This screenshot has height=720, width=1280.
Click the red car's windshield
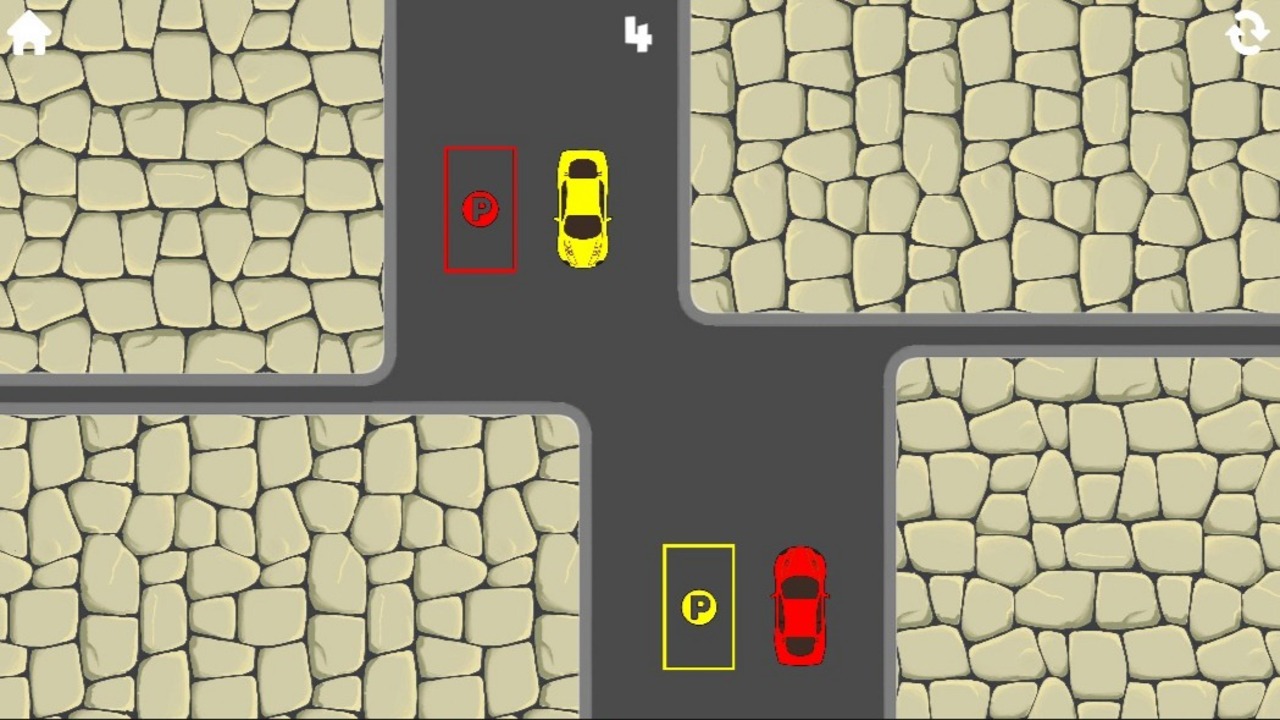point(799,585)
